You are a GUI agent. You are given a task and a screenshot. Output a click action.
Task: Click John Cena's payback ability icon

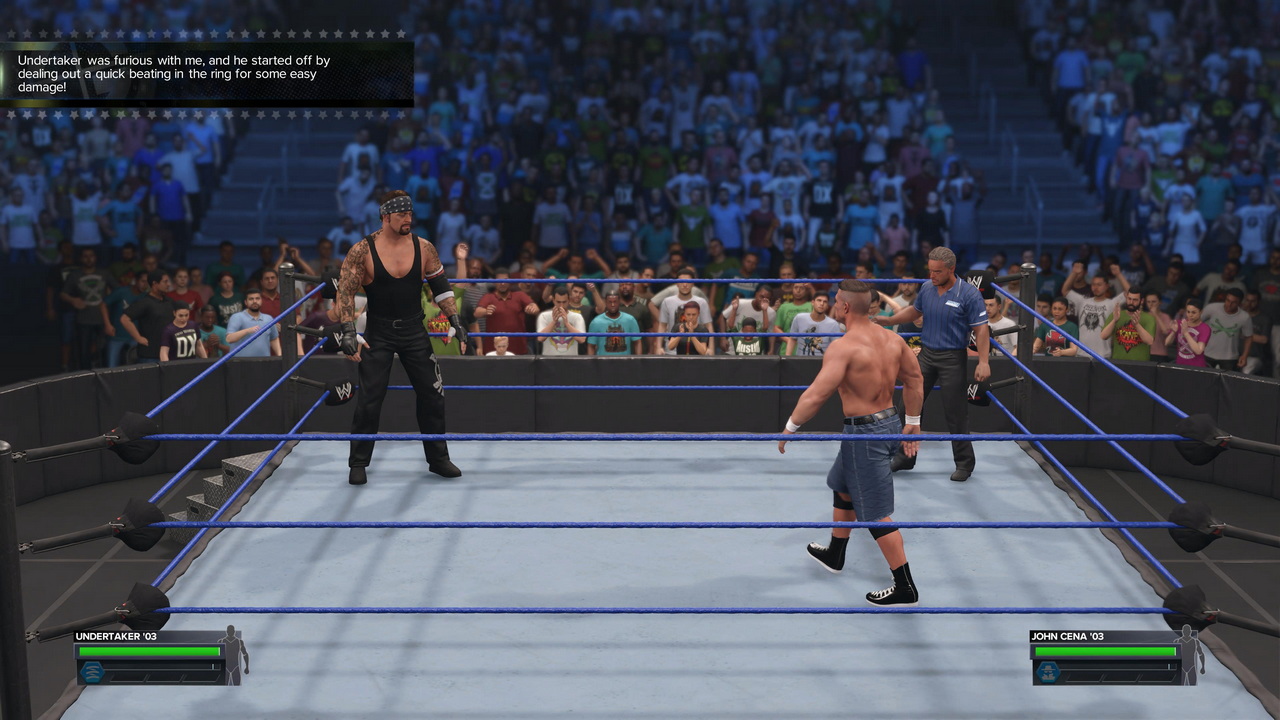1048,671
